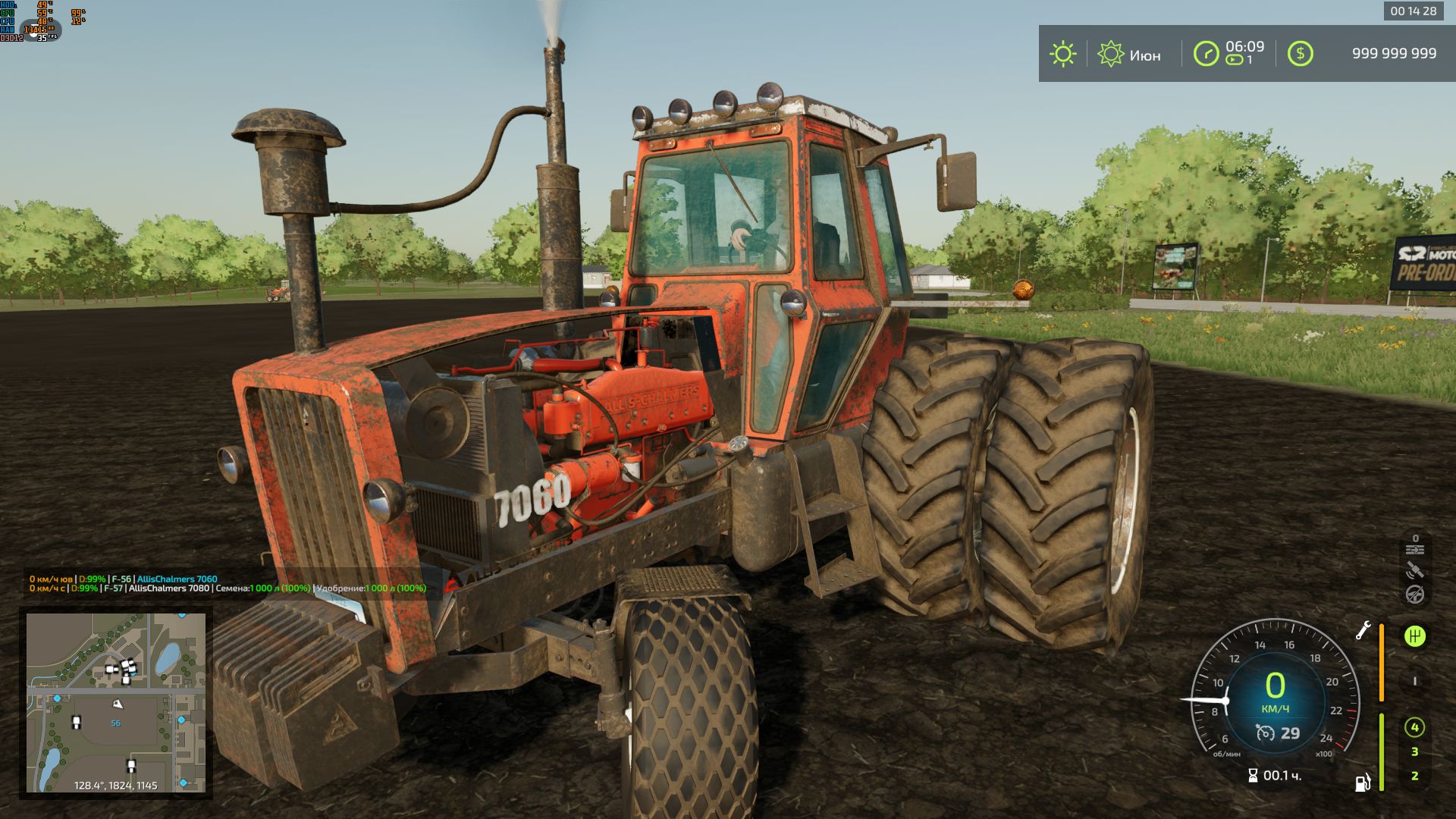Click field 56 label on the minimap
Viewport: 1456px width, 819px height.
tap(116, 723)
